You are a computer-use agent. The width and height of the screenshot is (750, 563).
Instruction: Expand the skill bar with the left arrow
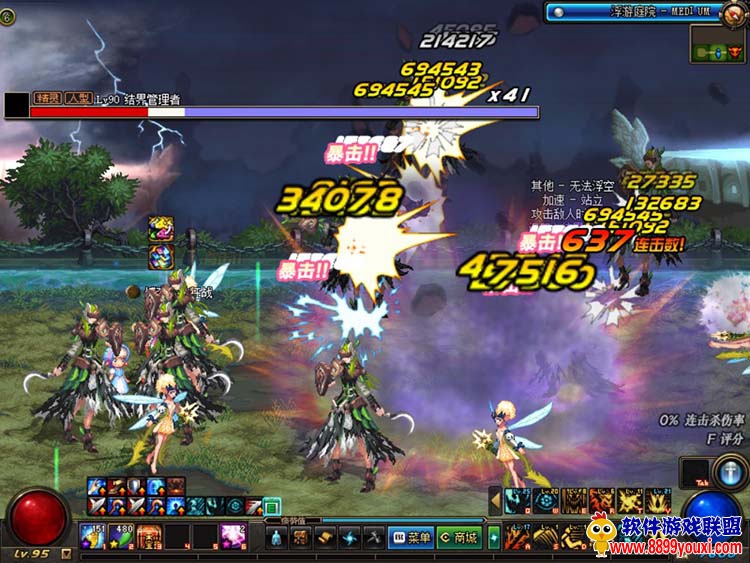(494, 499)
